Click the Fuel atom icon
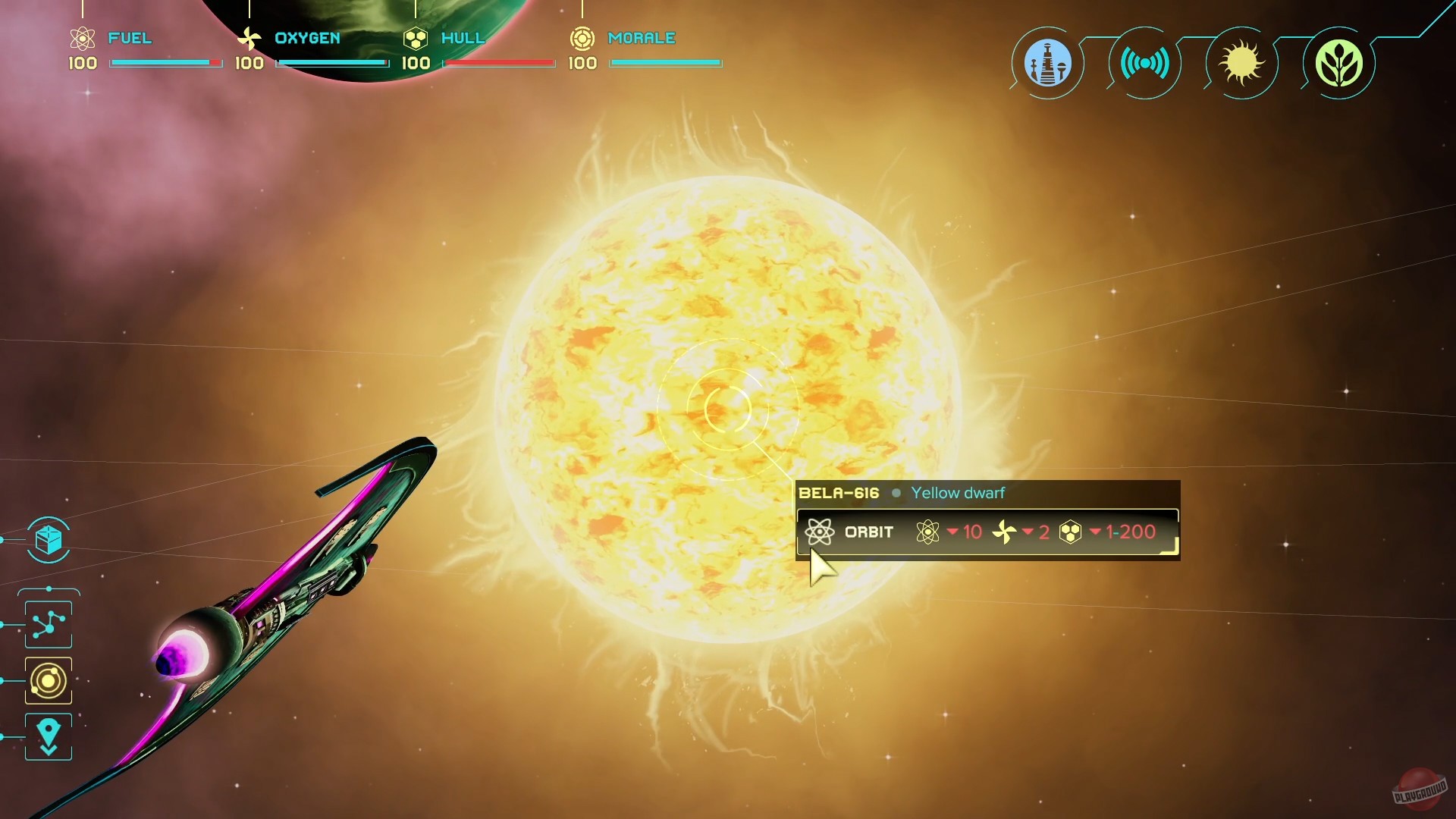The image size is (1456, 819). tap(82, 38)
